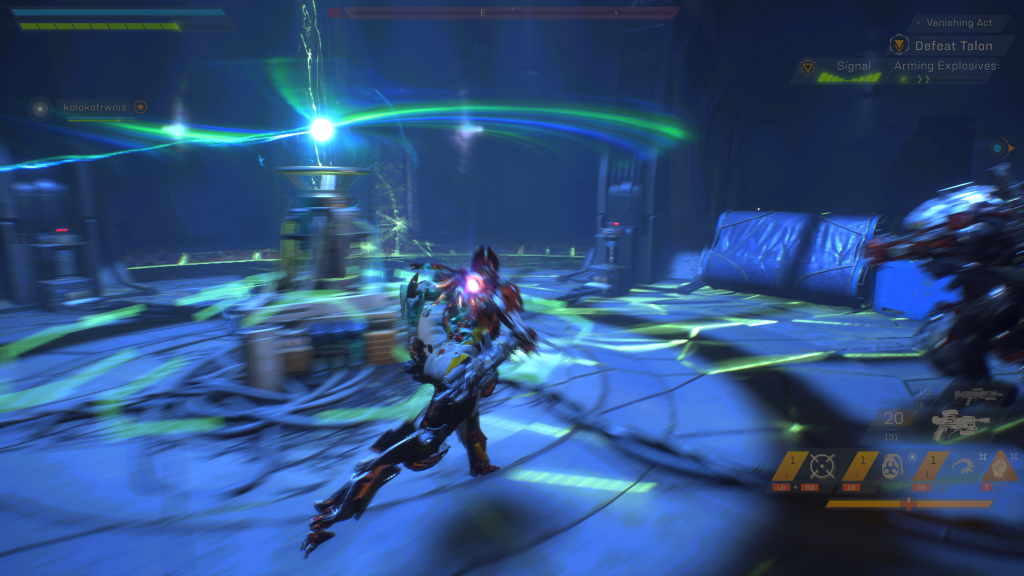1024x576 pixels.
Task: Activate the crosshair target combo ability
Action: pos(823,465)
